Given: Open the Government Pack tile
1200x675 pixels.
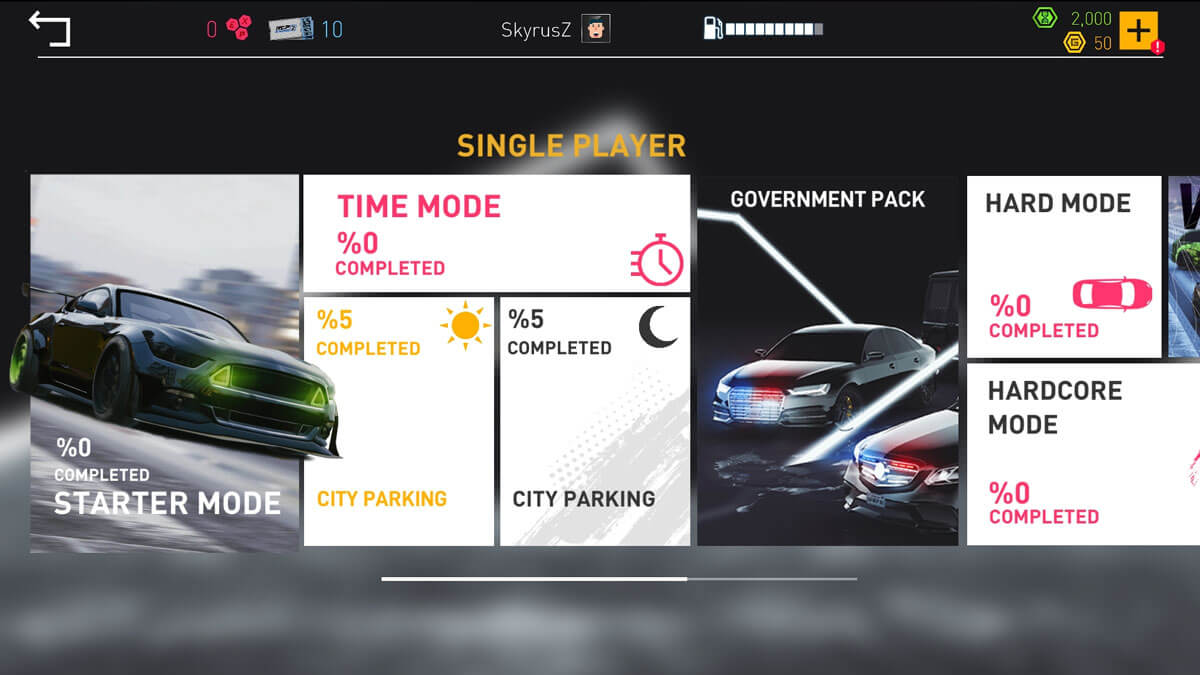Looking at the screenshot, I should [x=827, y=361].
